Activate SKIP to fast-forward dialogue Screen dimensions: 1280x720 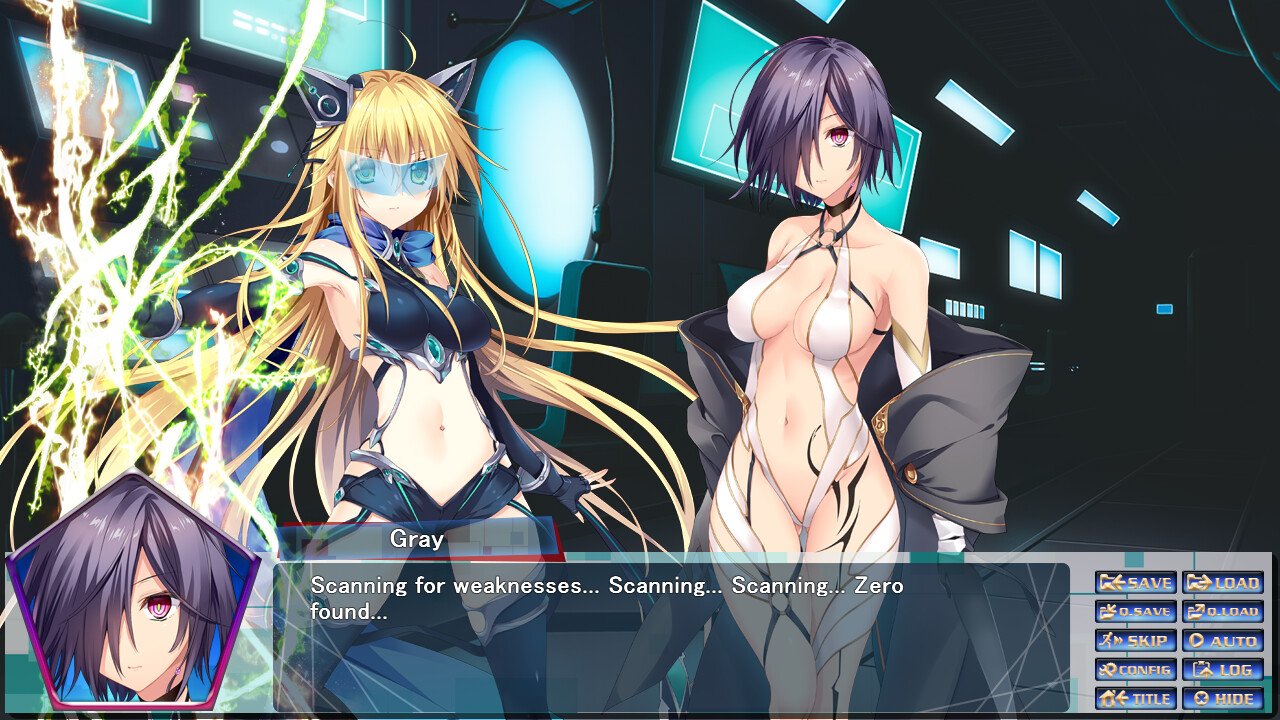pos(1135,641)
